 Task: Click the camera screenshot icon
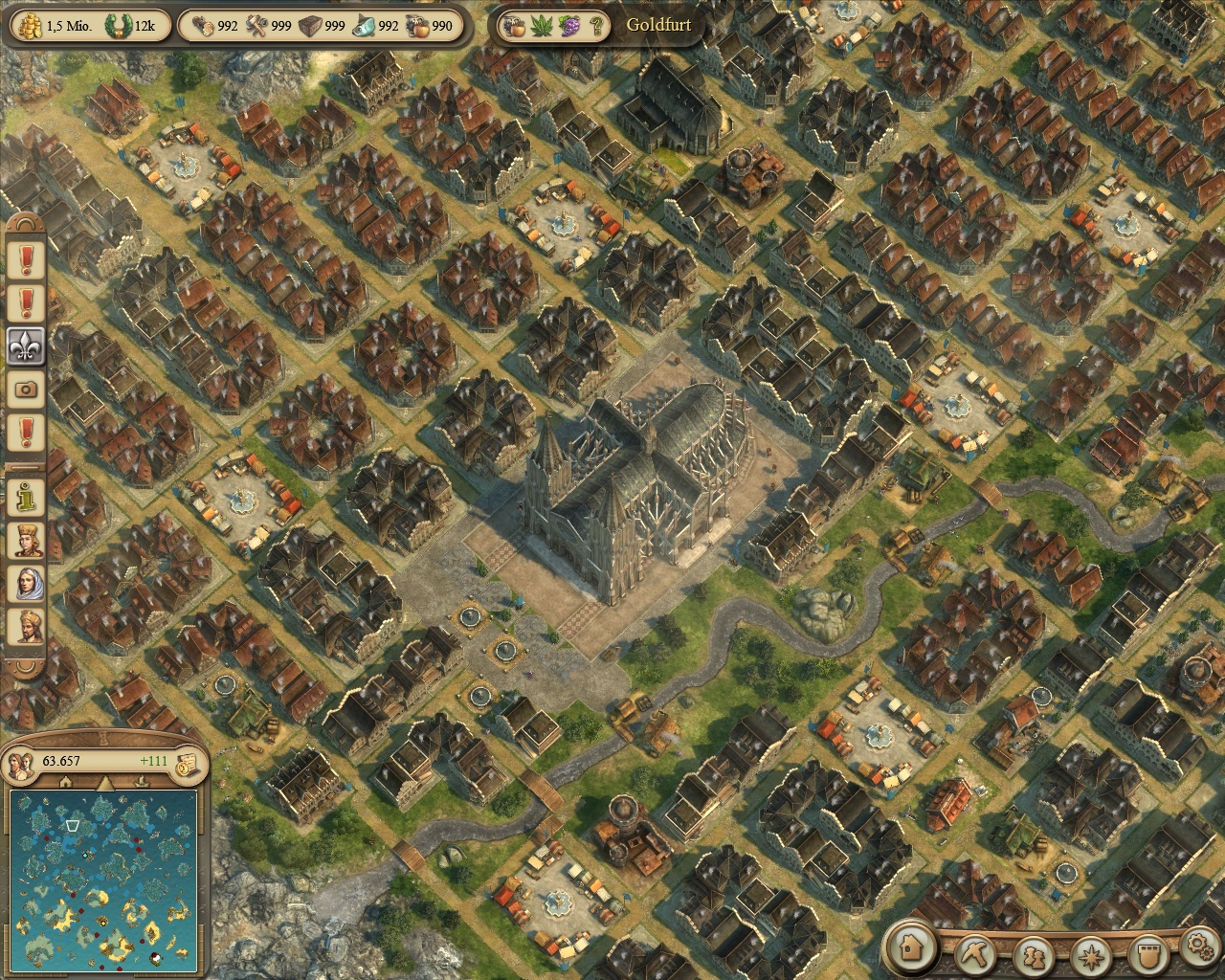(x=26, y=389)
